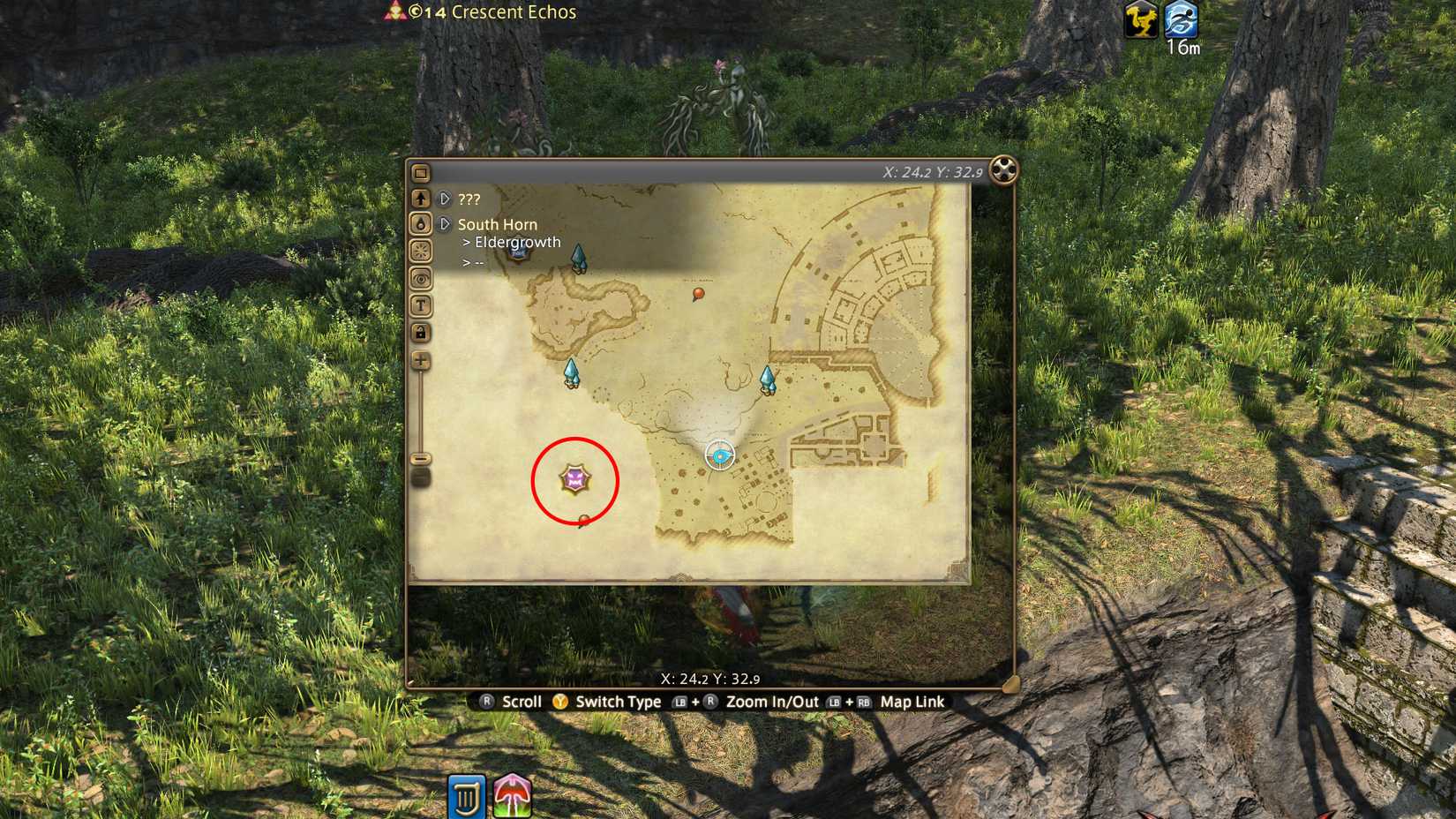Select the zoom-to-player arrow icon
Image resolution: width=1456 pixels, height=819 pixels.
click(x=422, y=199)
